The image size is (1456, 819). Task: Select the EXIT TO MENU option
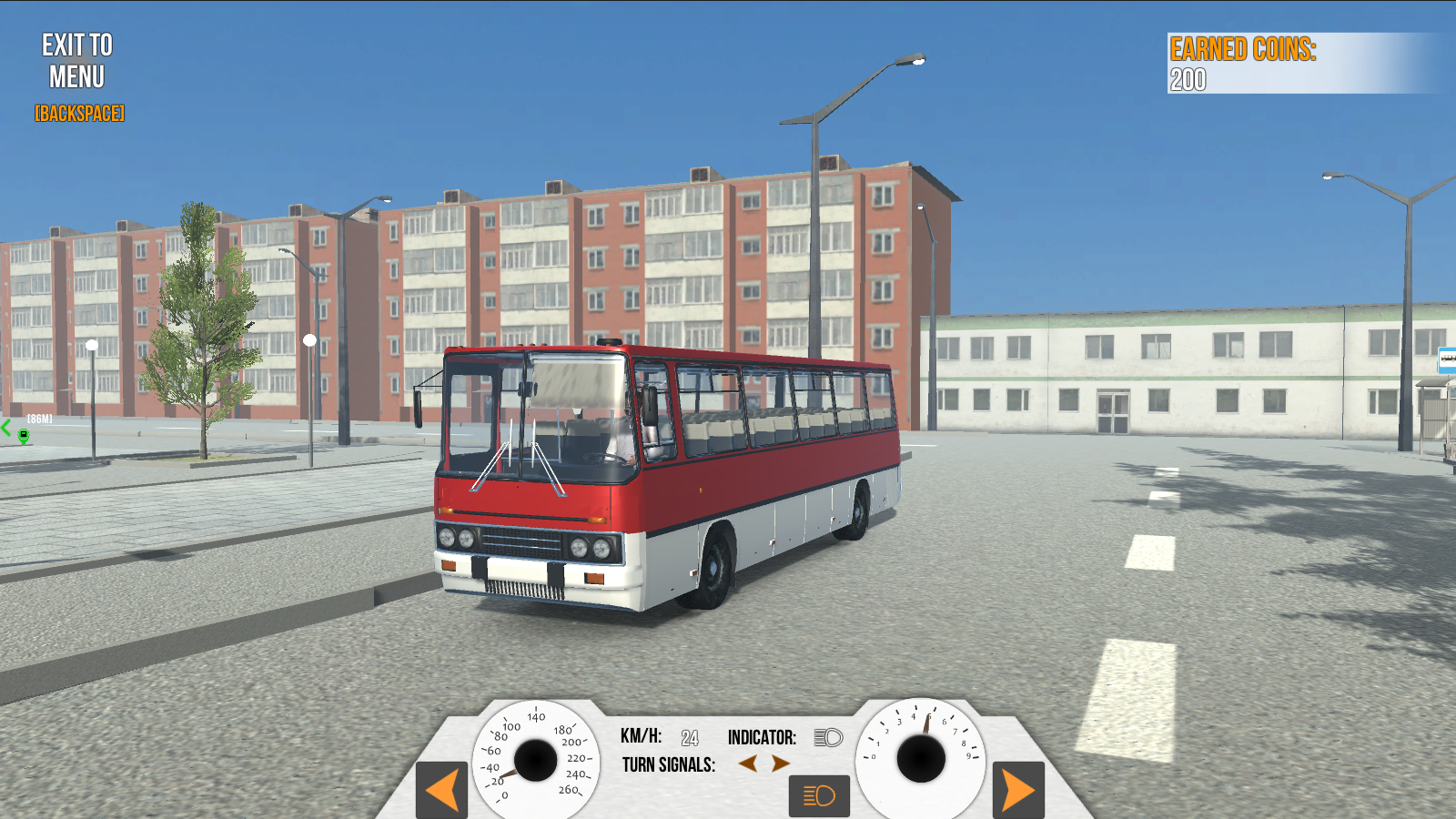76,62
